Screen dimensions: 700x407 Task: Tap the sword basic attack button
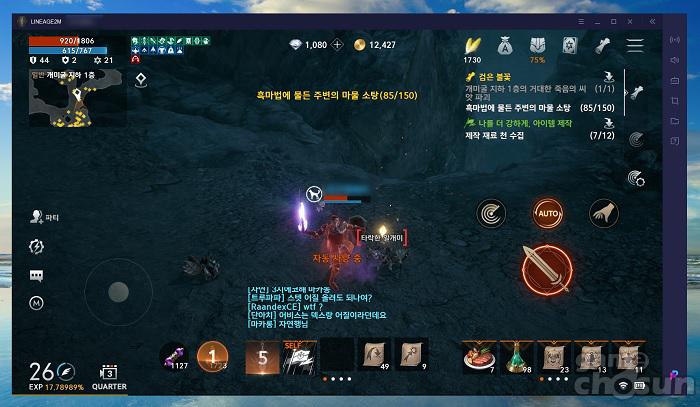(x=547, y=265)
